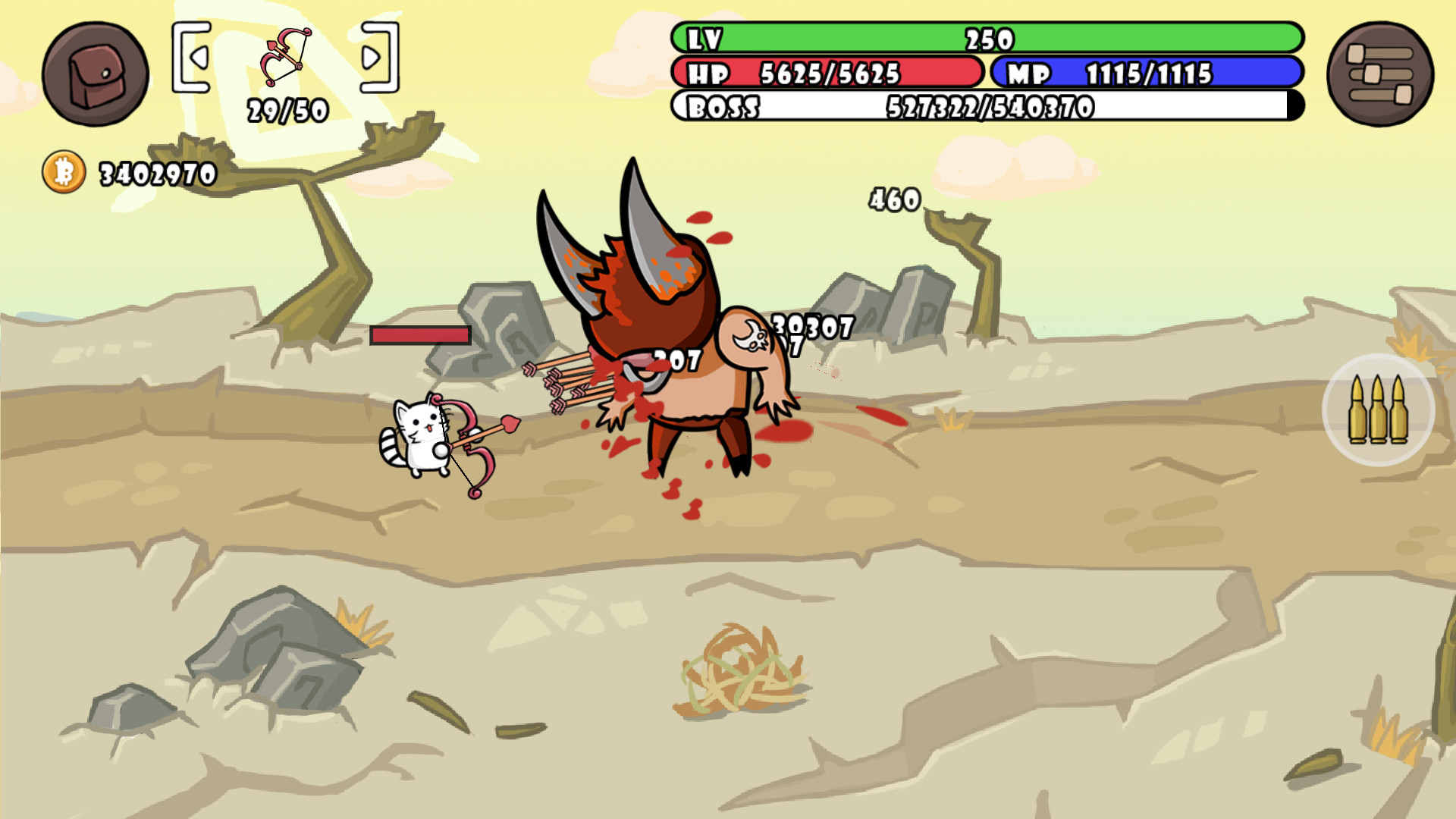This screenshot has width=1456, height=819.
Task: Select the weapon slot tab showing 29/50
Action: coord(288,110)
